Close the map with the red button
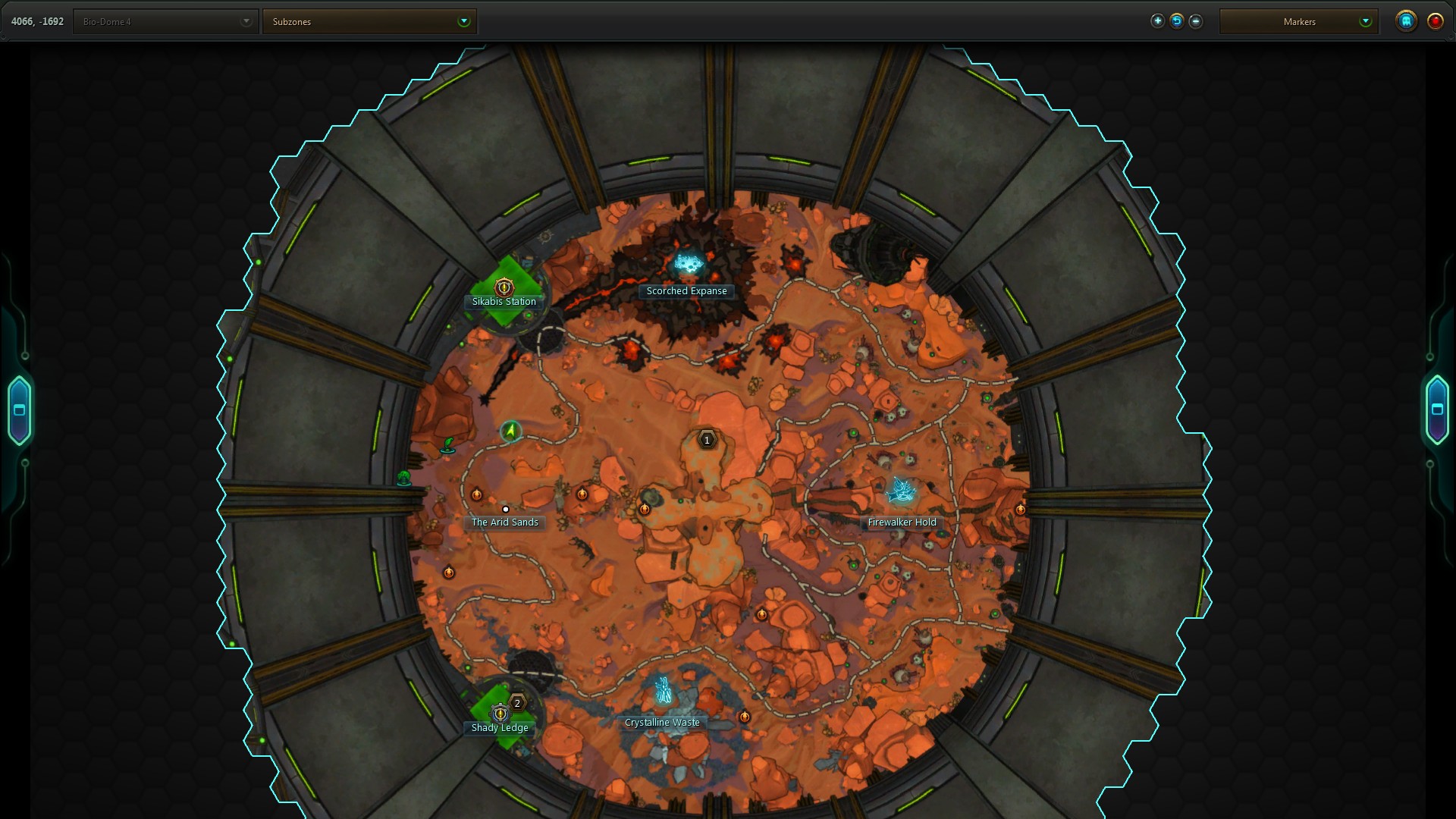Screen dimensions: 1456x819 1436,21
